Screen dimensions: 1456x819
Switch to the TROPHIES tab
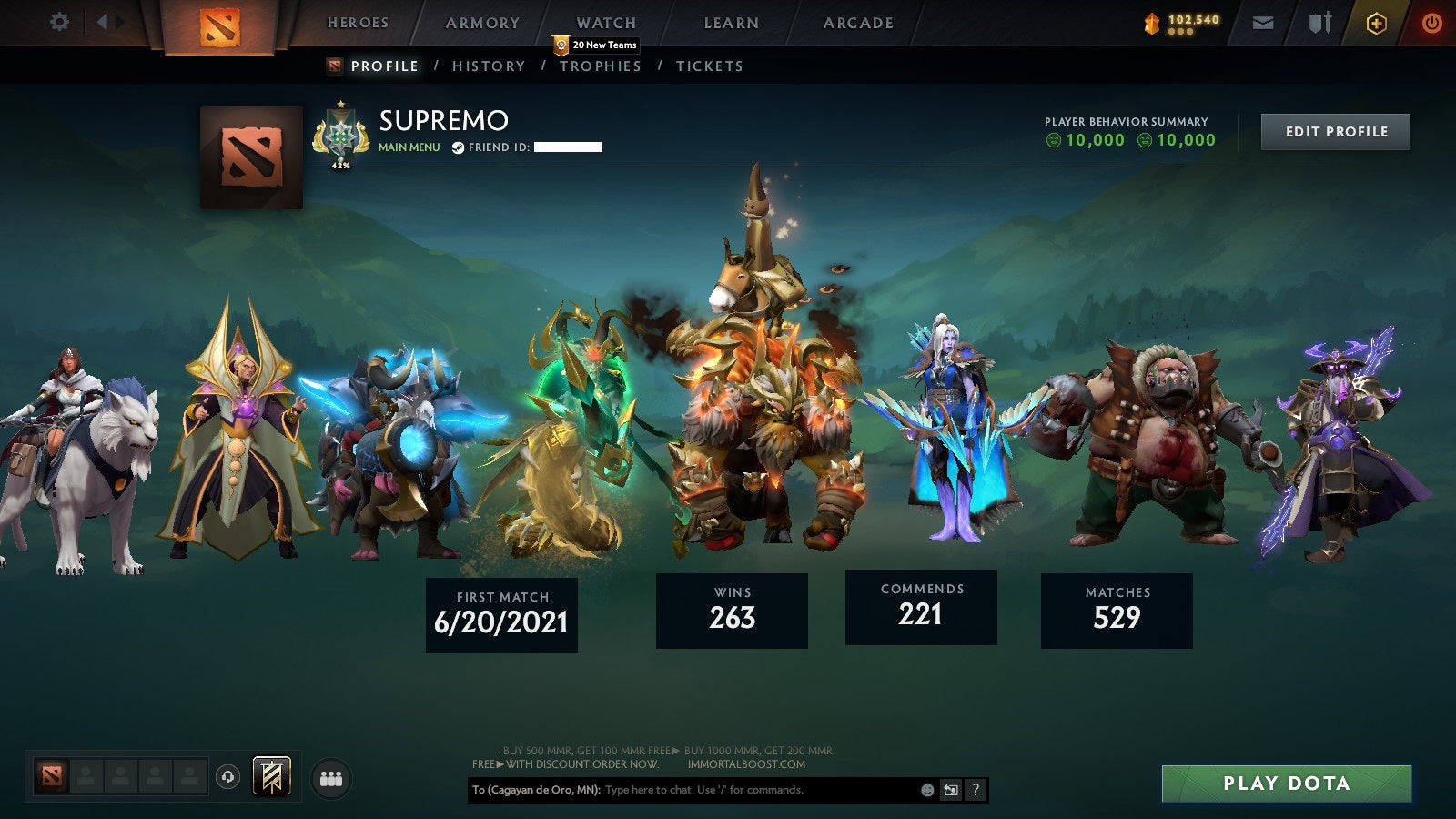[600, 66]
